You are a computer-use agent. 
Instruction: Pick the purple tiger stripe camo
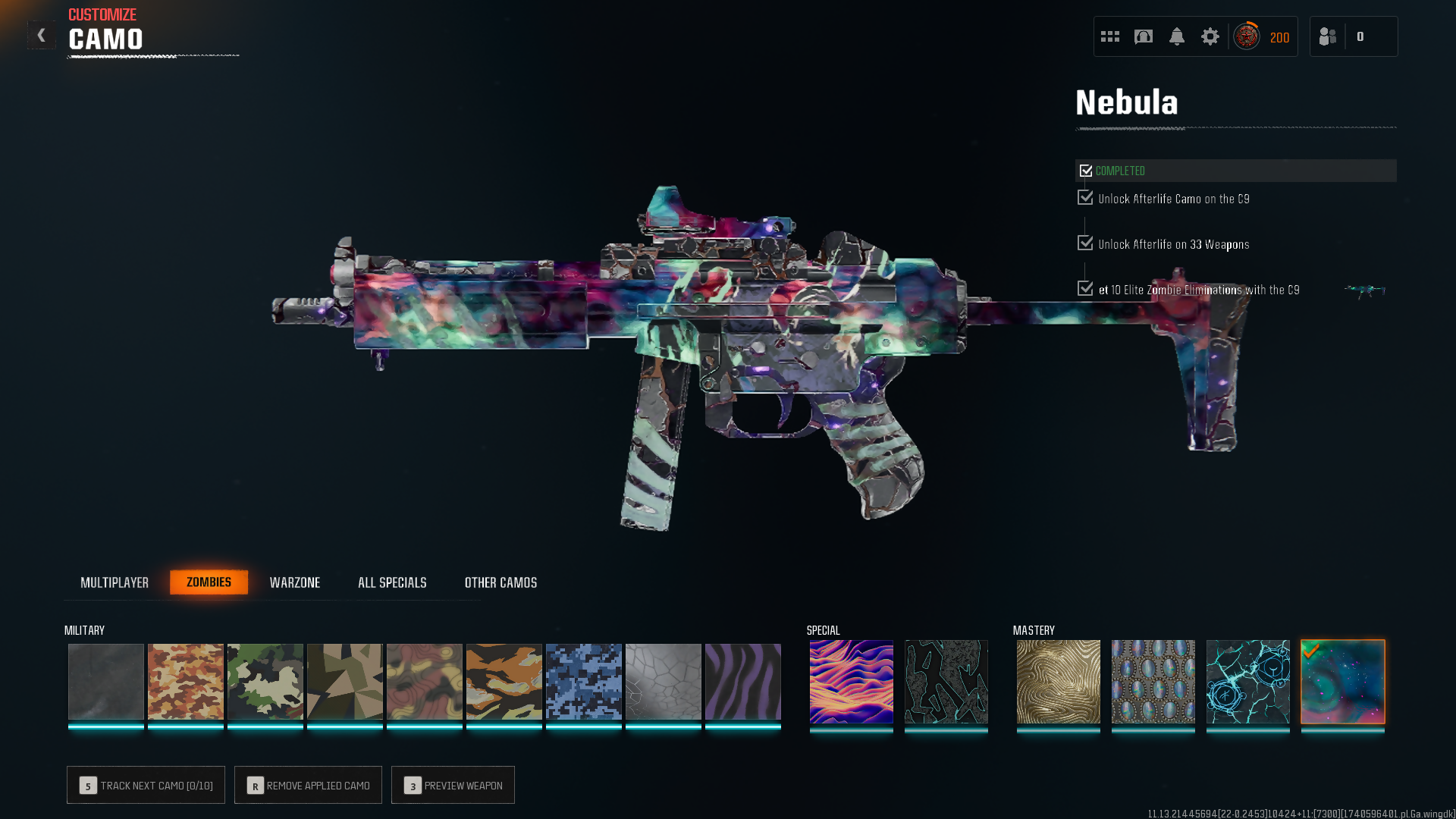click(742, 681)
